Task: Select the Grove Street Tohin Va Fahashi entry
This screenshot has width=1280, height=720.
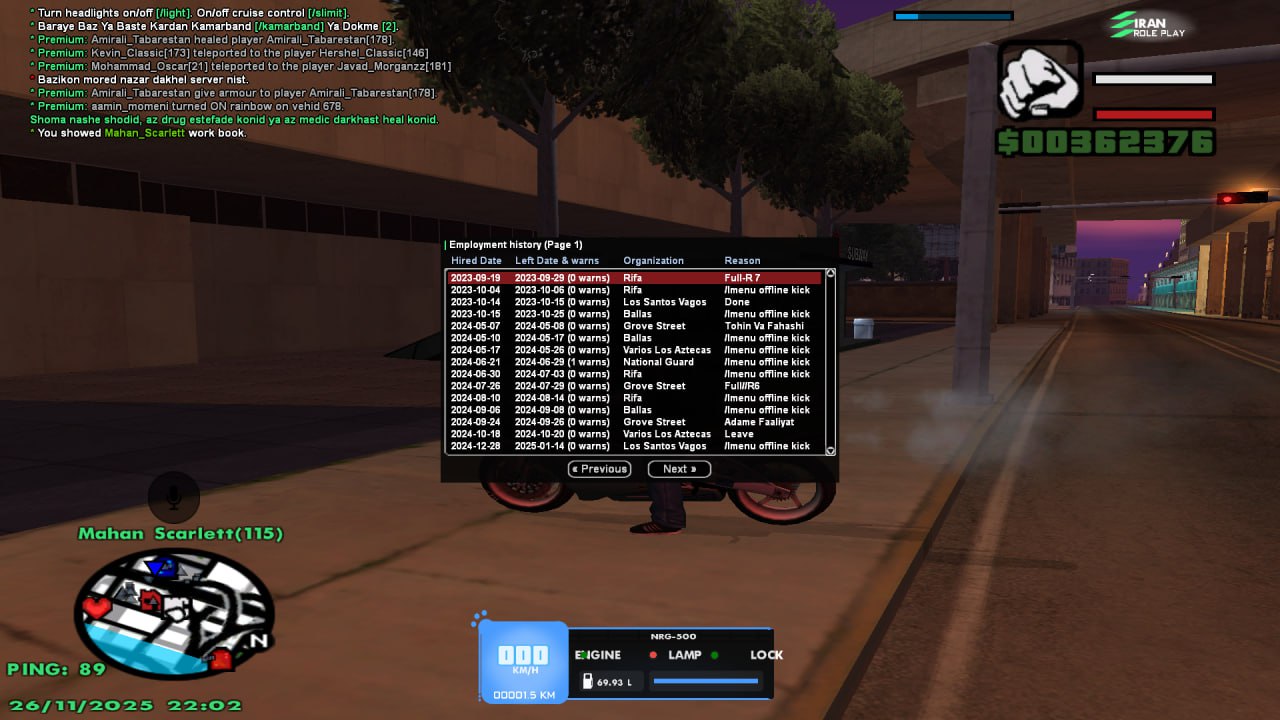Action: coord(635,326)
